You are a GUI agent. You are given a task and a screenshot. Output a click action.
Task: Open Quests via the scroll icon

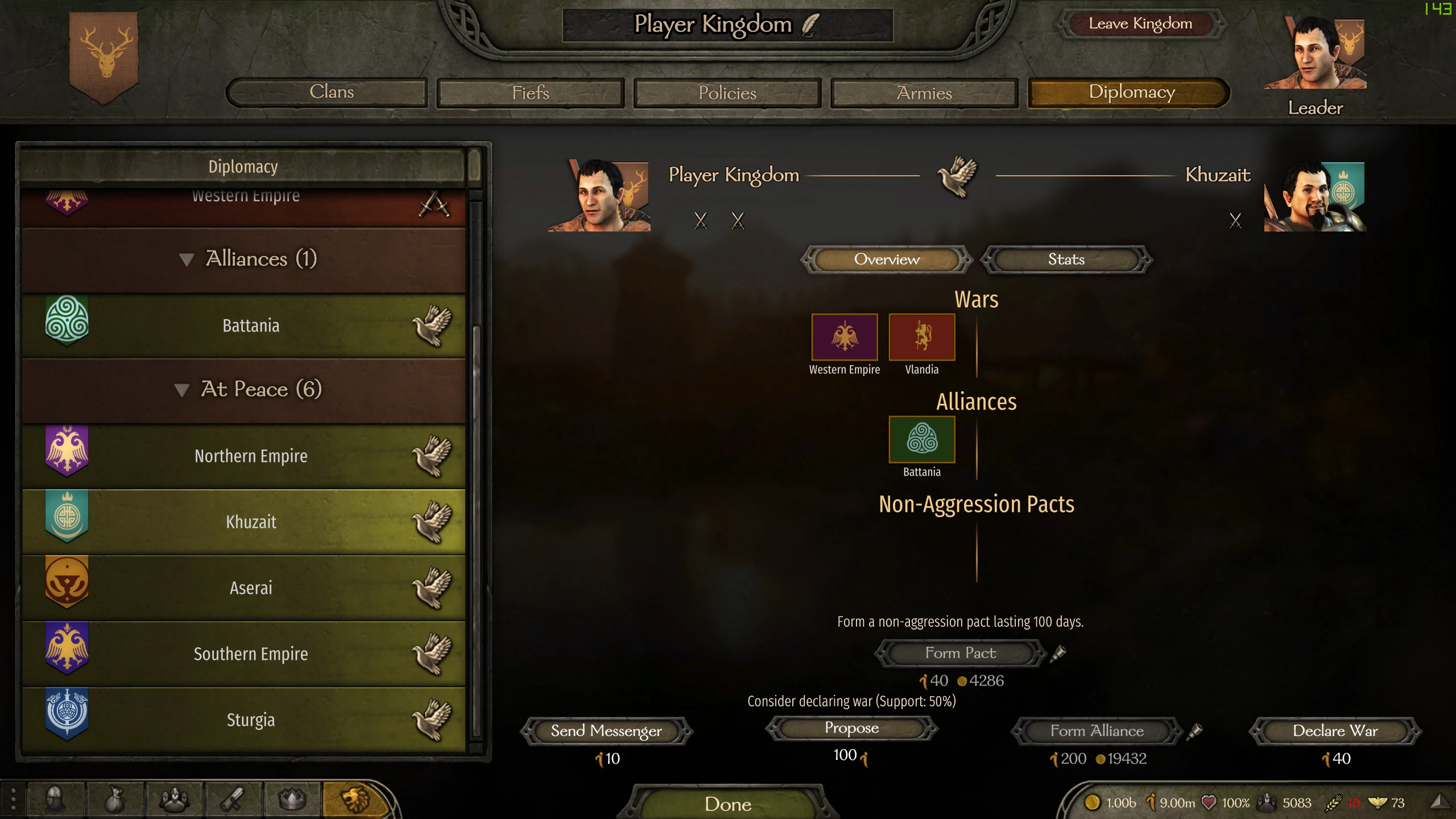pyautogui.click(x=231, y=798)
